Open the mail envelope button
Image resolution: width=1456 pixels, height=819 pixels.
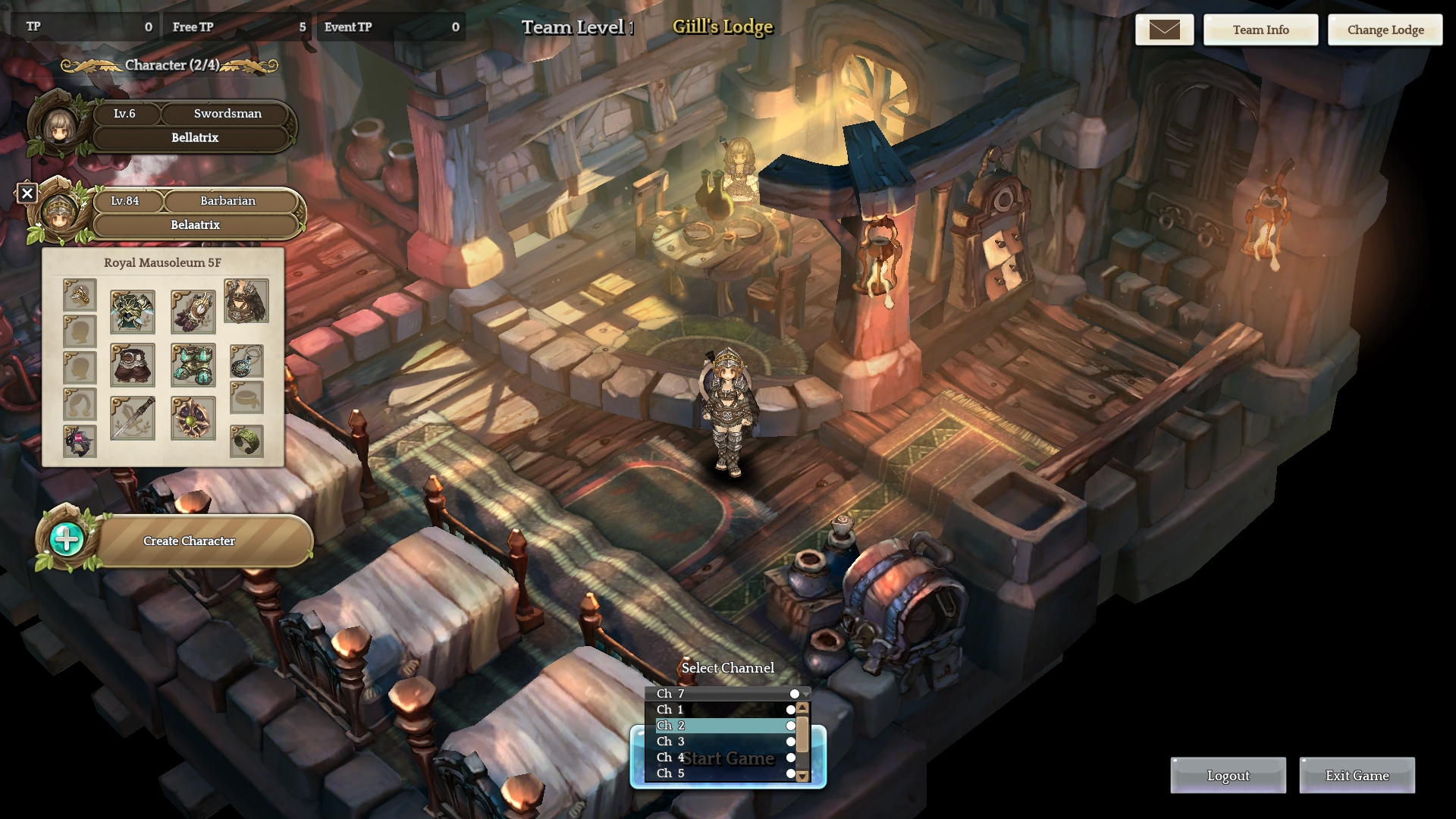[x=1164, y=30]
